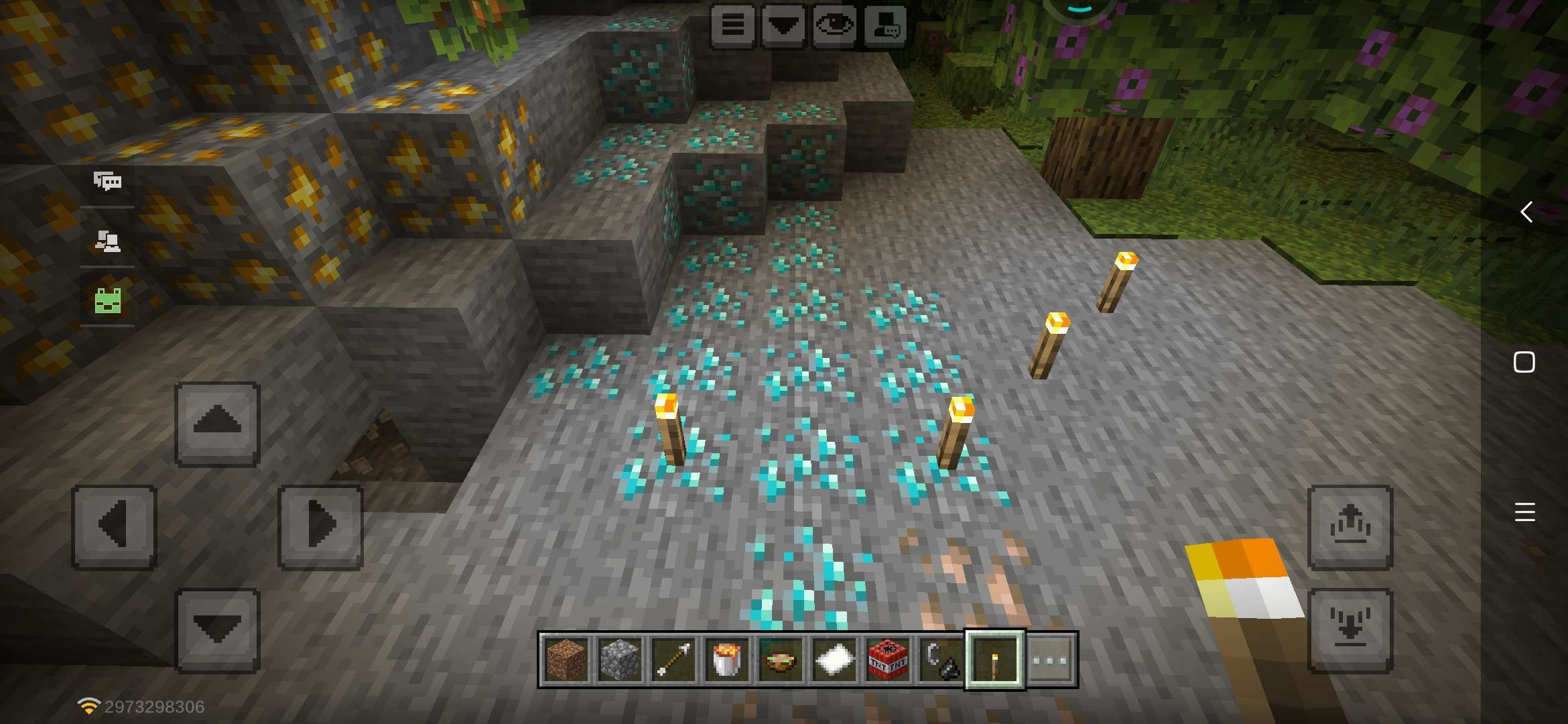Tap the Android back arrow

point(1525,212)
